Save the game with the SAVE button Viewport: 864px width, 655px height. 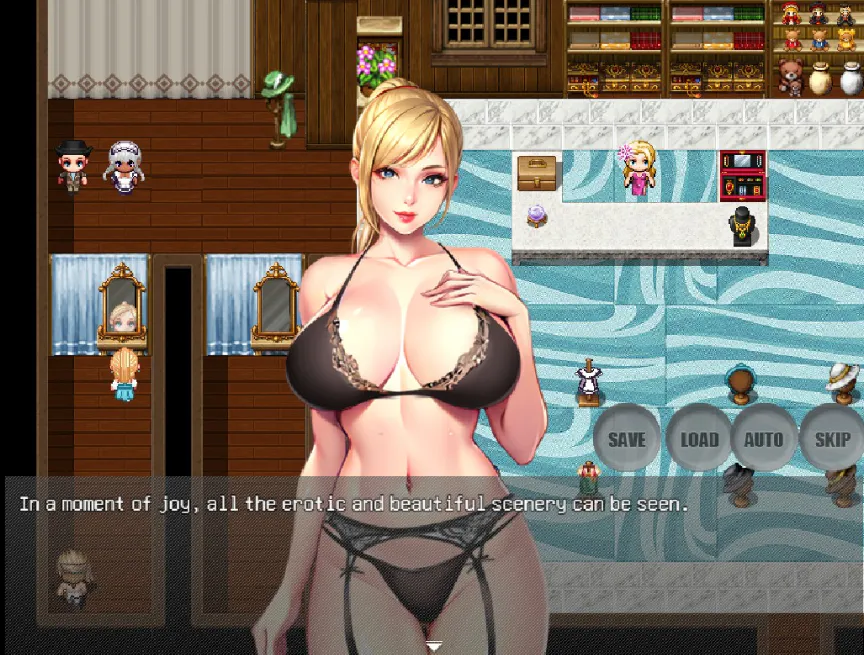pyautogui.click(x=627, y=438)
